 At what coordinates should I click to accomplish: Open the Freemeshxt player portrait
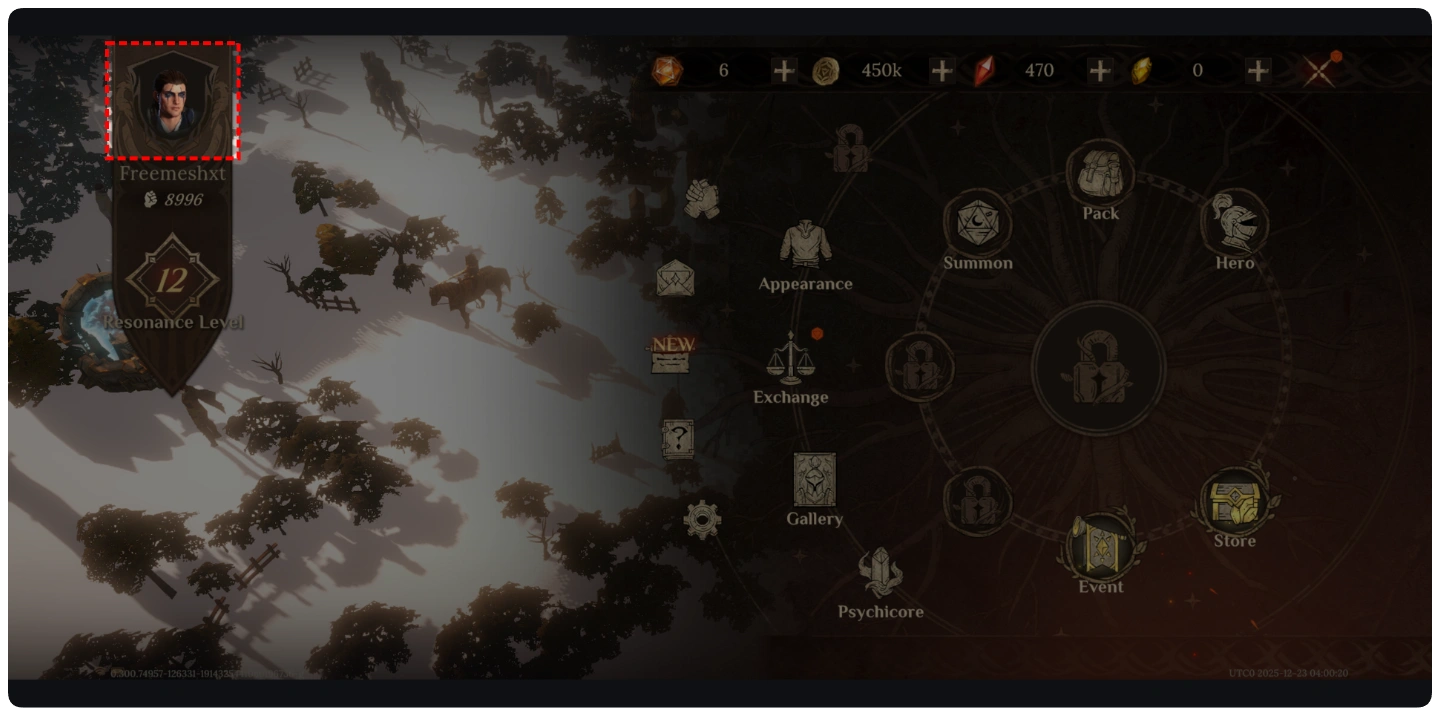(x=172, y=100)
